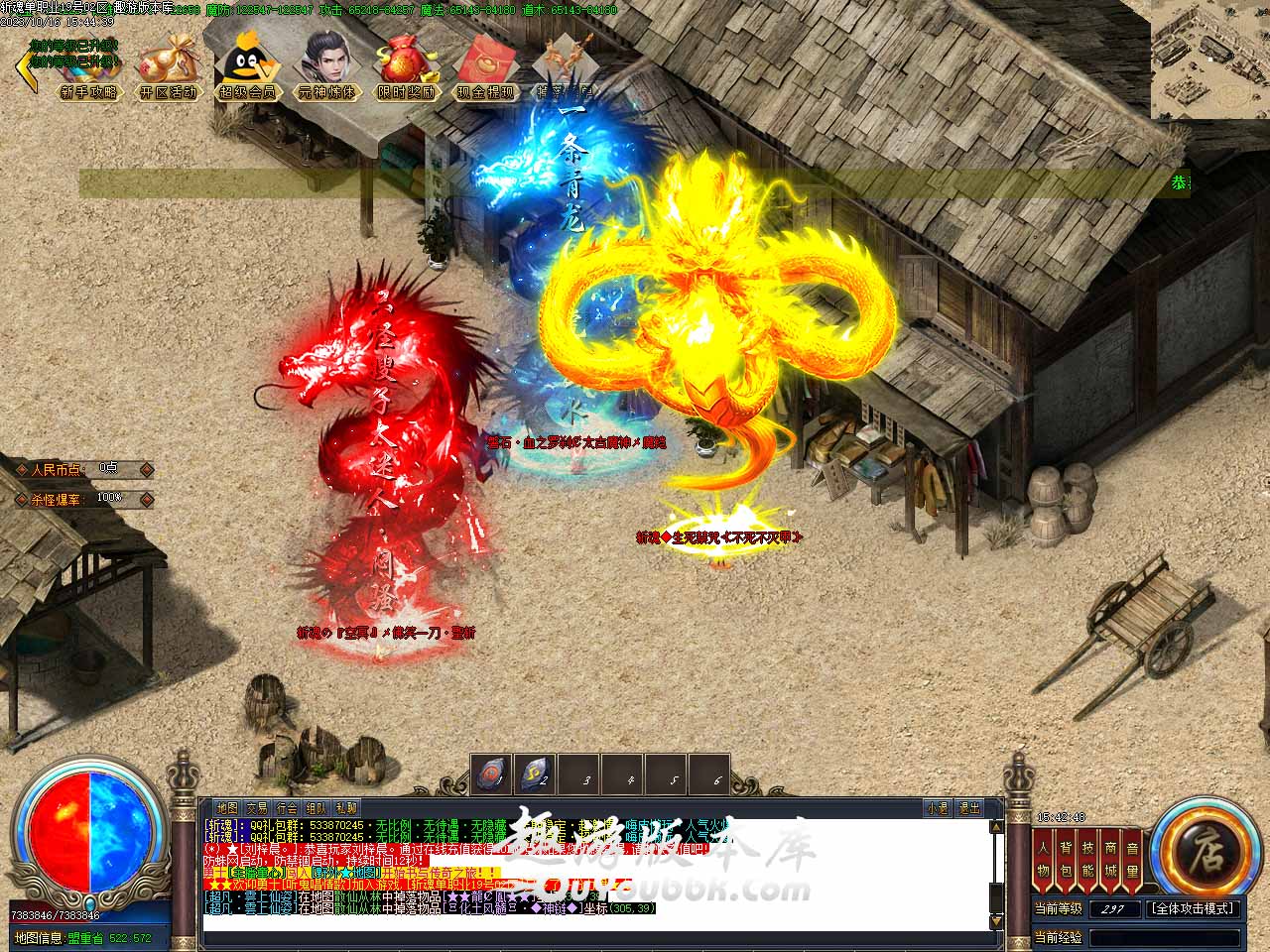Toggle the 全体攻击模式 attack mode button

[1193, 908]
